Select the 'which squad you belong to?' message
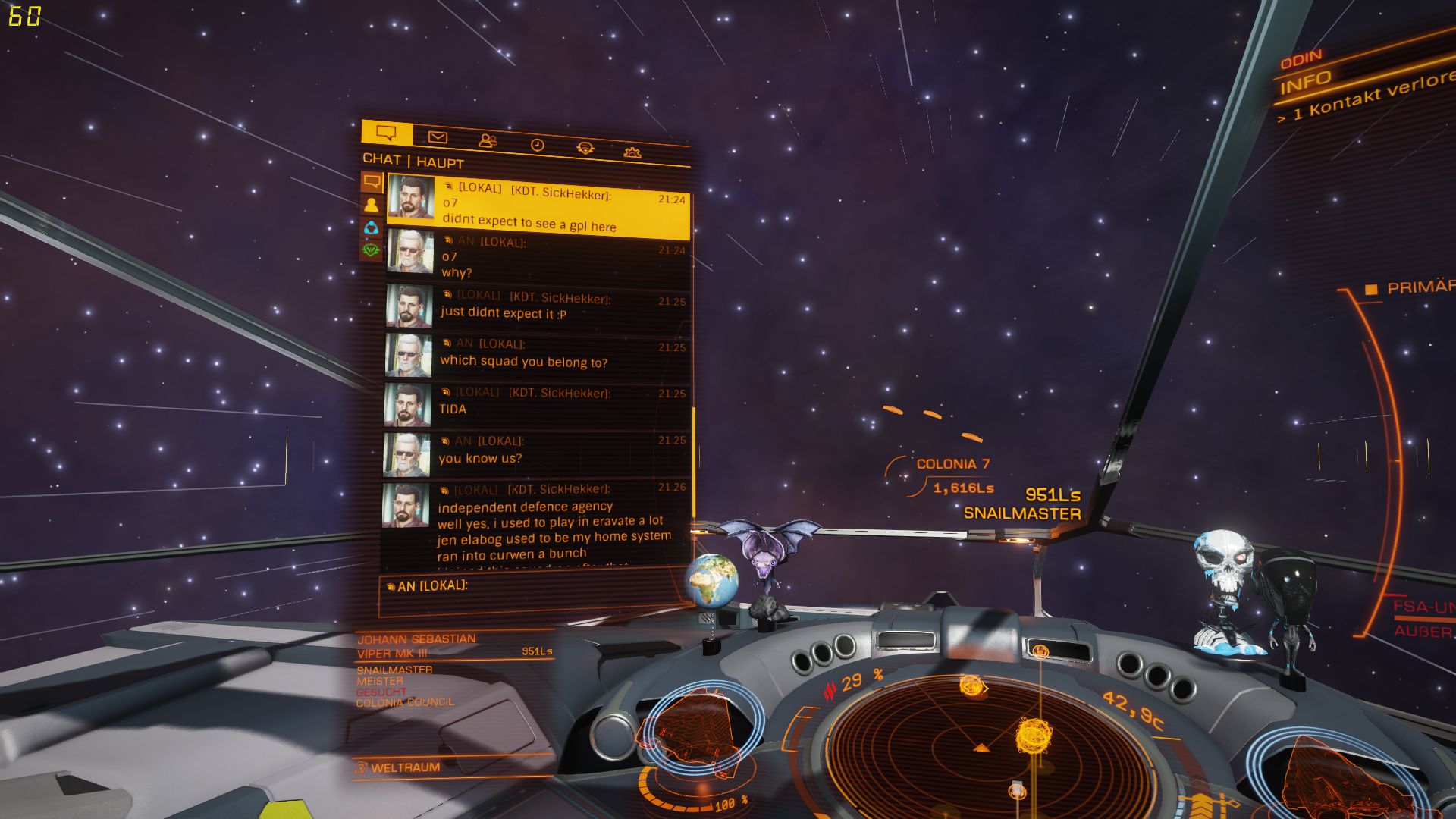 click(x=538, y=355)
